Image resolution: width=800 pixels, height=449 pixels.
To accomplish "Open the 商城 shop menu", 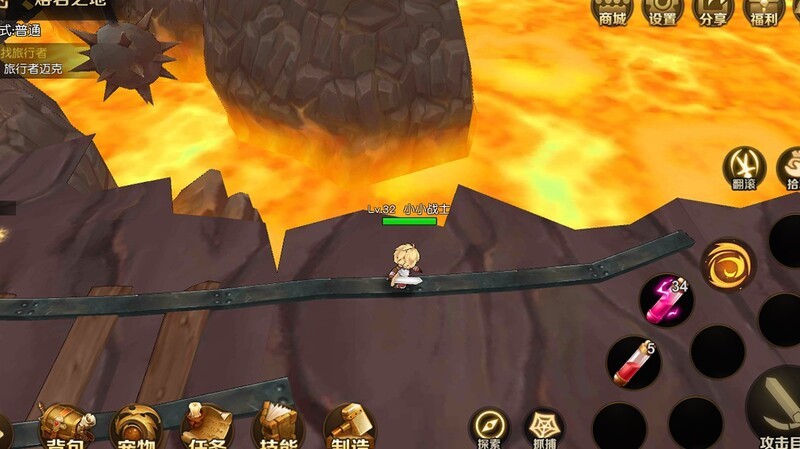I will pyautogui.click(x=612, y=11).
